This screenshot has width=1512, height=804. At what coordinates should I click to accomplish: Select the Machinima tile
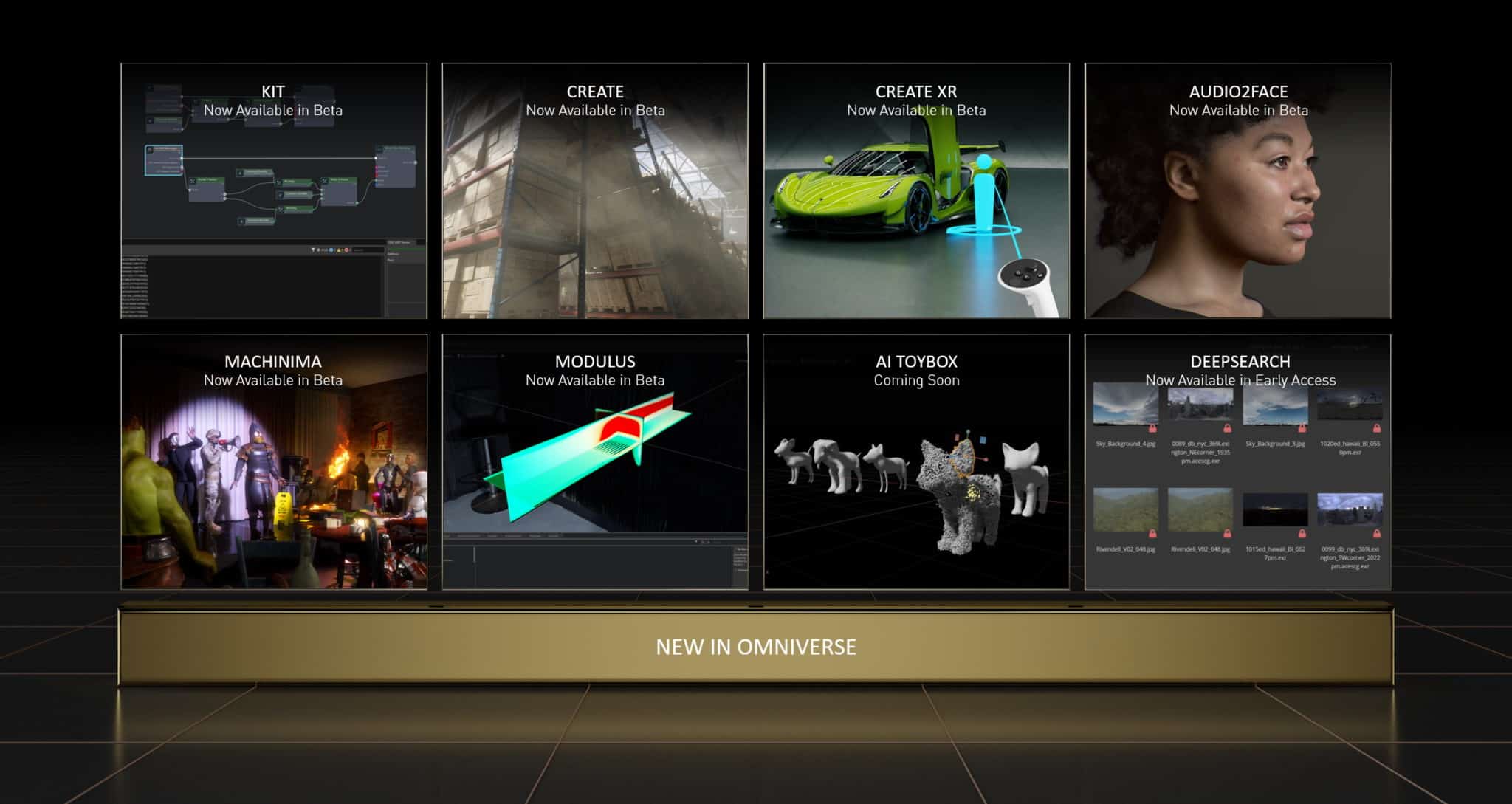[274, 461]
